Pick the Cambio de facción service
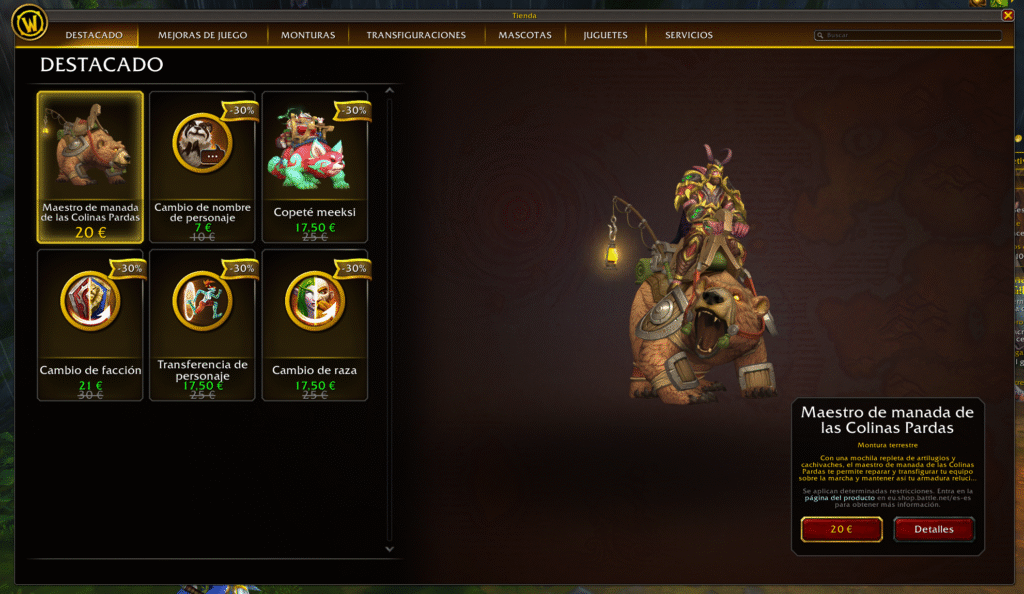The height and width of the screenshot is (594, 1024). click(90, 324)
